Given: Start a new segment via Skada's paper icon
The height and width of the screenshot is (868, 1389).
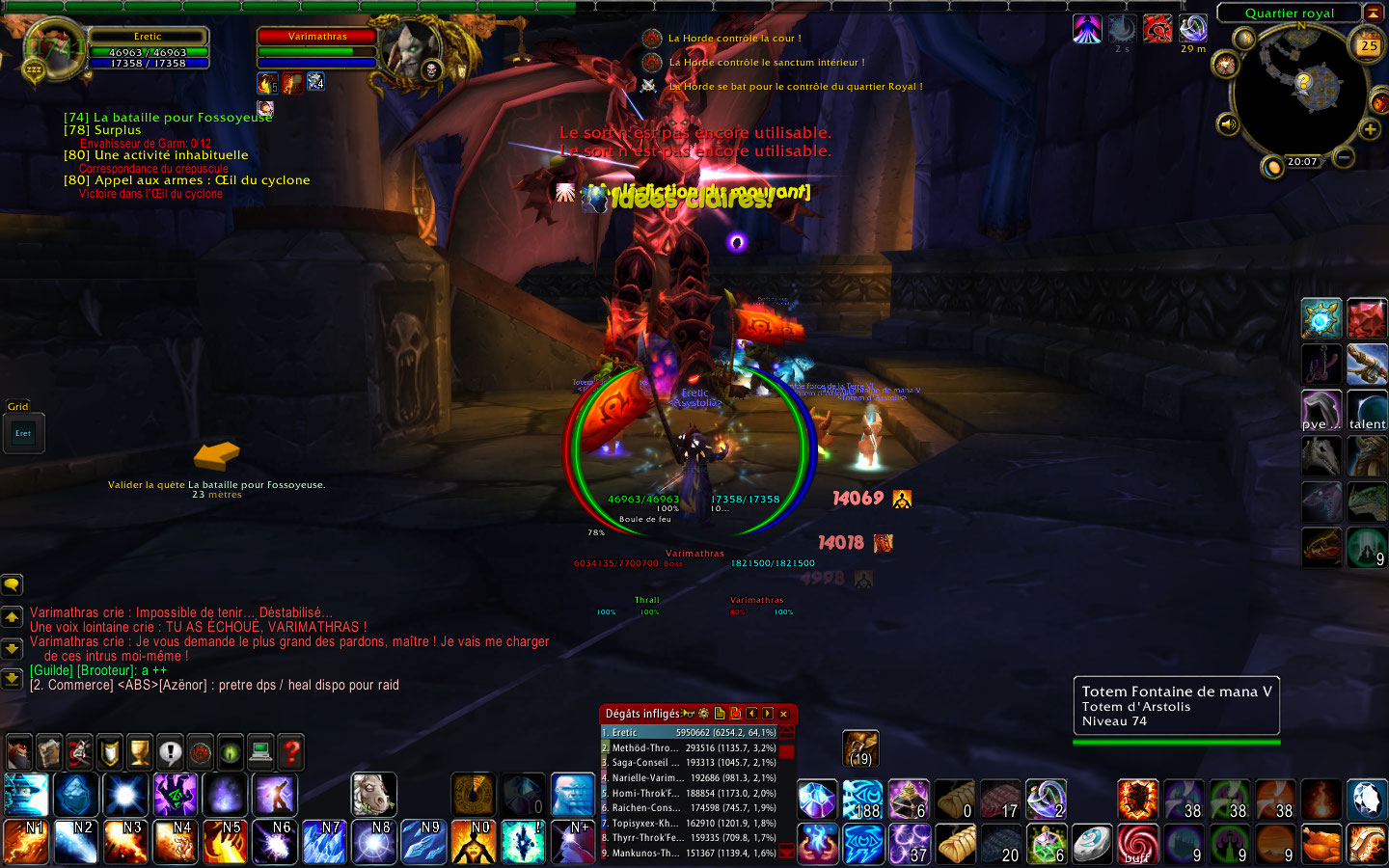Looking at the screenshot, I should point(720,715).
